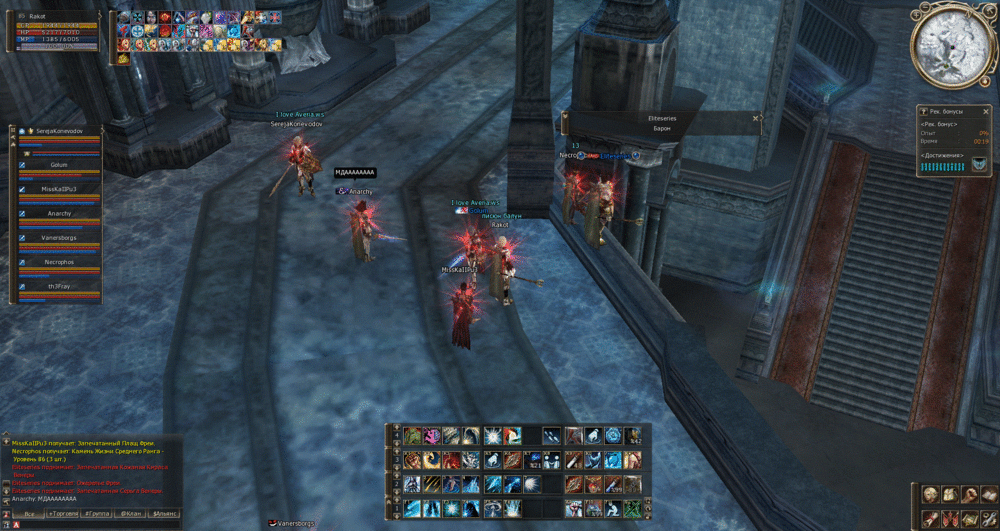Choose party member Vamersborgs

click(59, 237)
